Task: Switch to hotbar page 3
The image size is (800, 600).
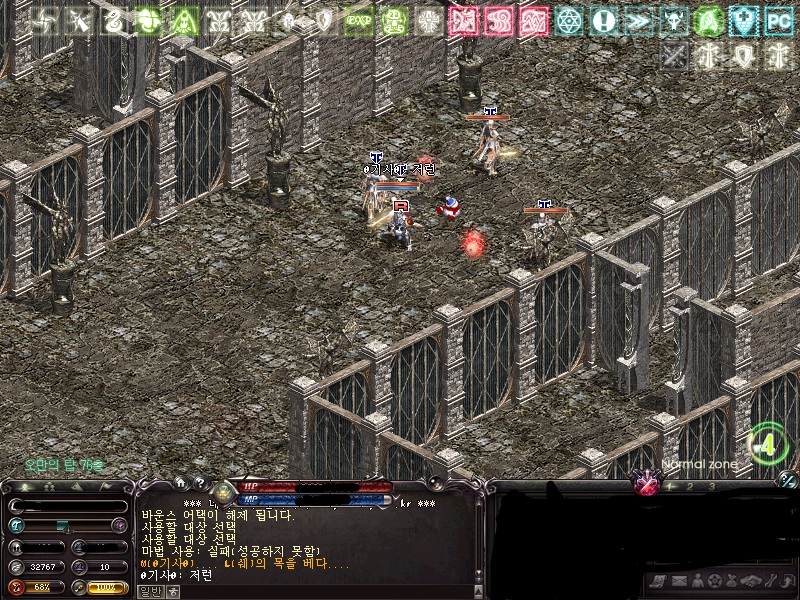Action: 711,486
